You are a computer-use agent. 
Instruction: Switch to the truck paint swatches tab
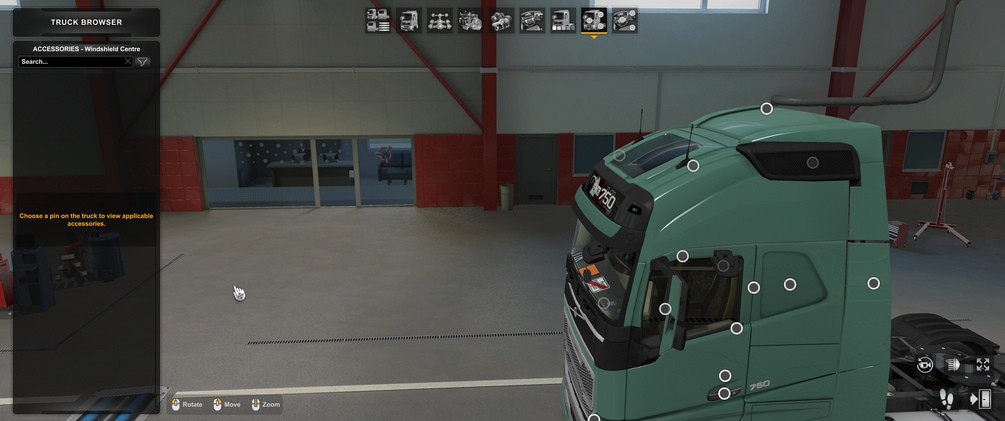(563, 20)
